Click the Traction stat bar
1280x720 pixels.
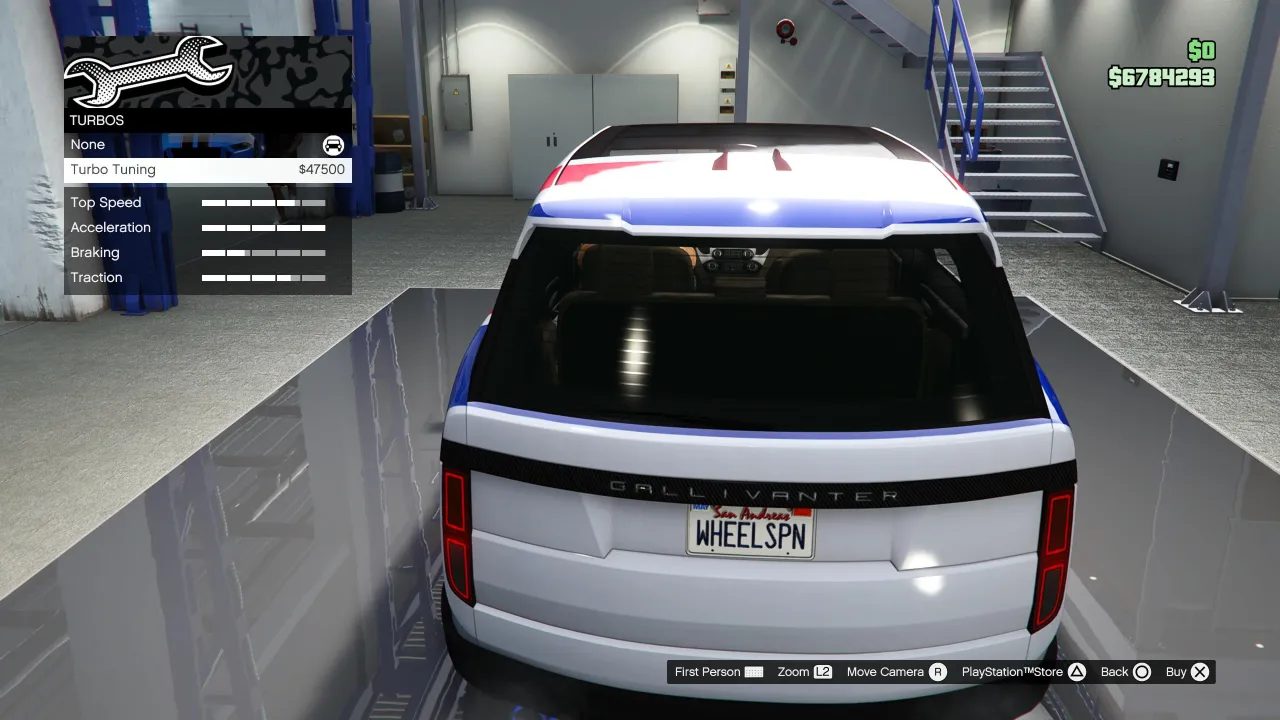coord(263,277)
